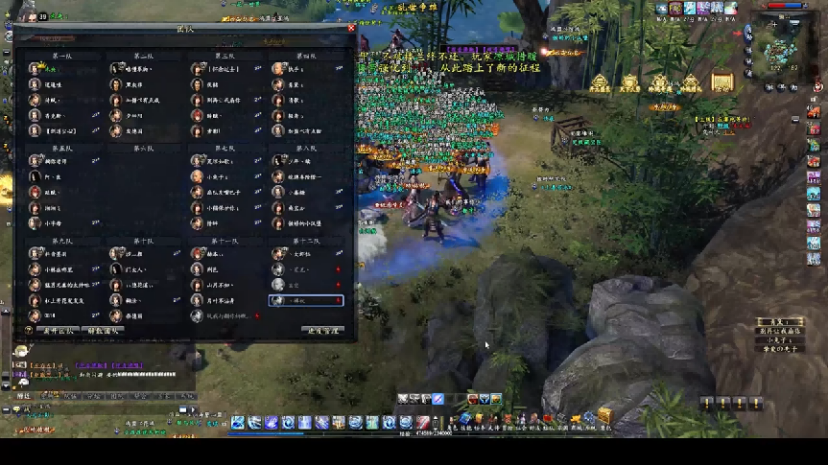
Task: Select the first buff icon at top
Action: click(x=662, y=9)
